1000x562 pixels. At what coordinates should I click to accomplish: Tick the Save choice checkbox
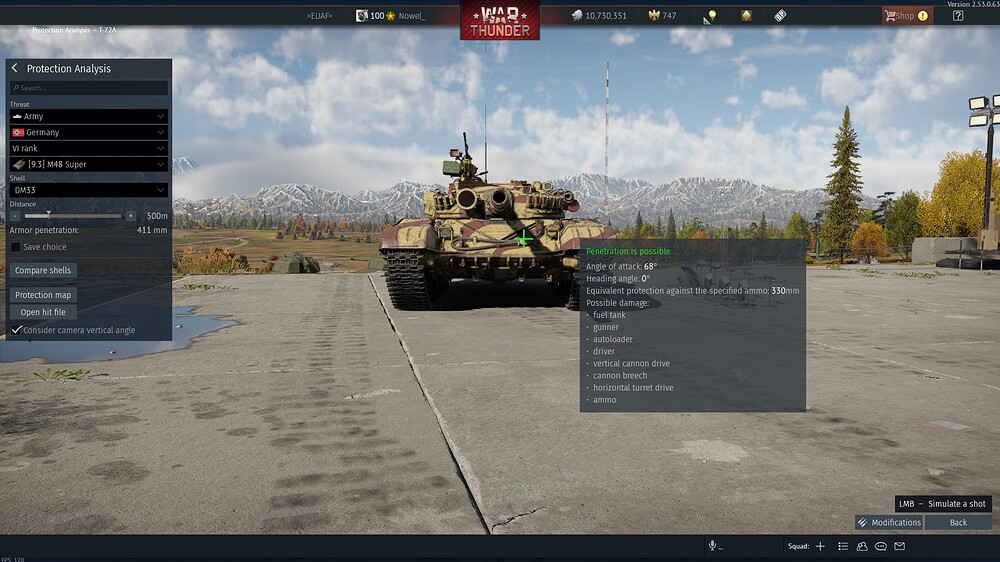point(16,247)
